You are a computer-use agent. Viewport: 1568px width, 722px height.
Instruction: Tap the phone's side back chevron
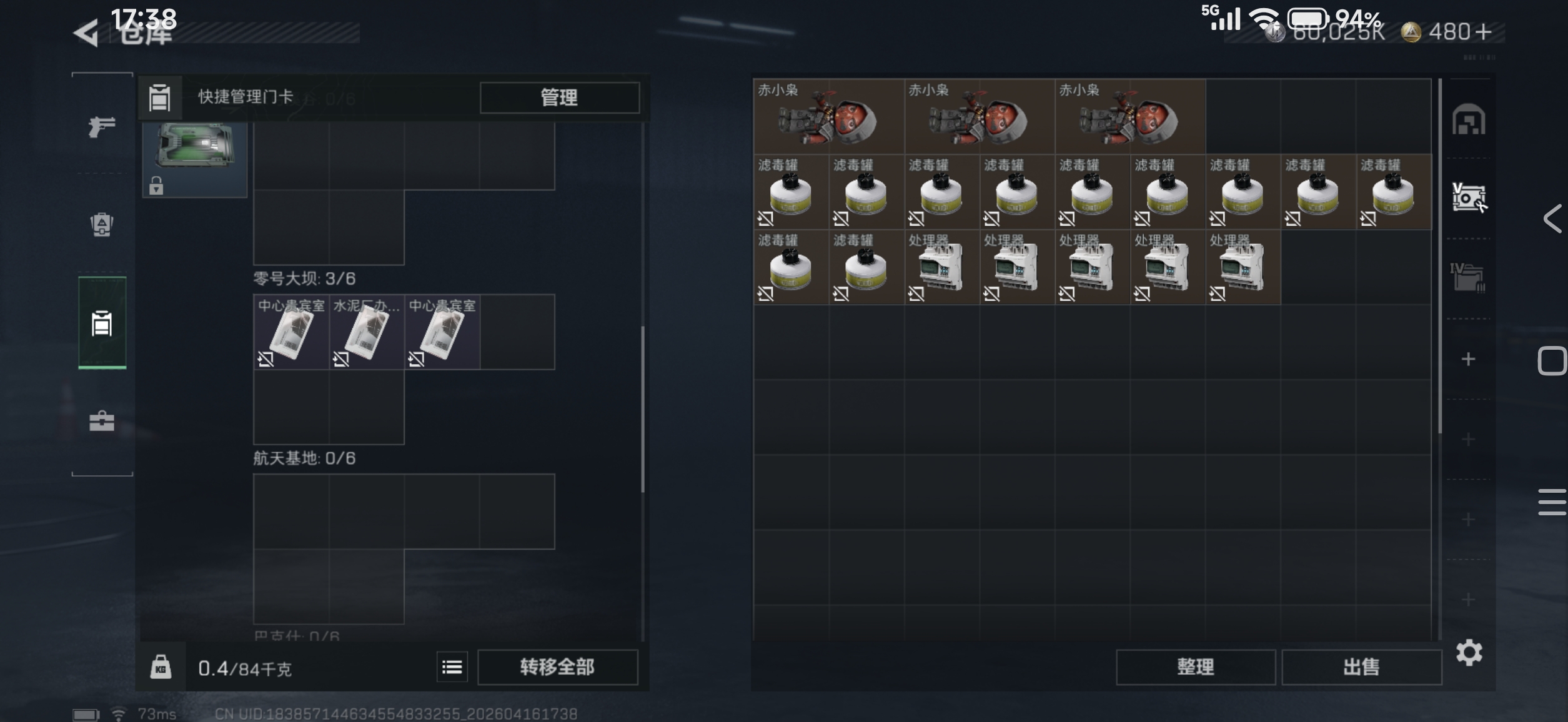(x=1552, y=219)
